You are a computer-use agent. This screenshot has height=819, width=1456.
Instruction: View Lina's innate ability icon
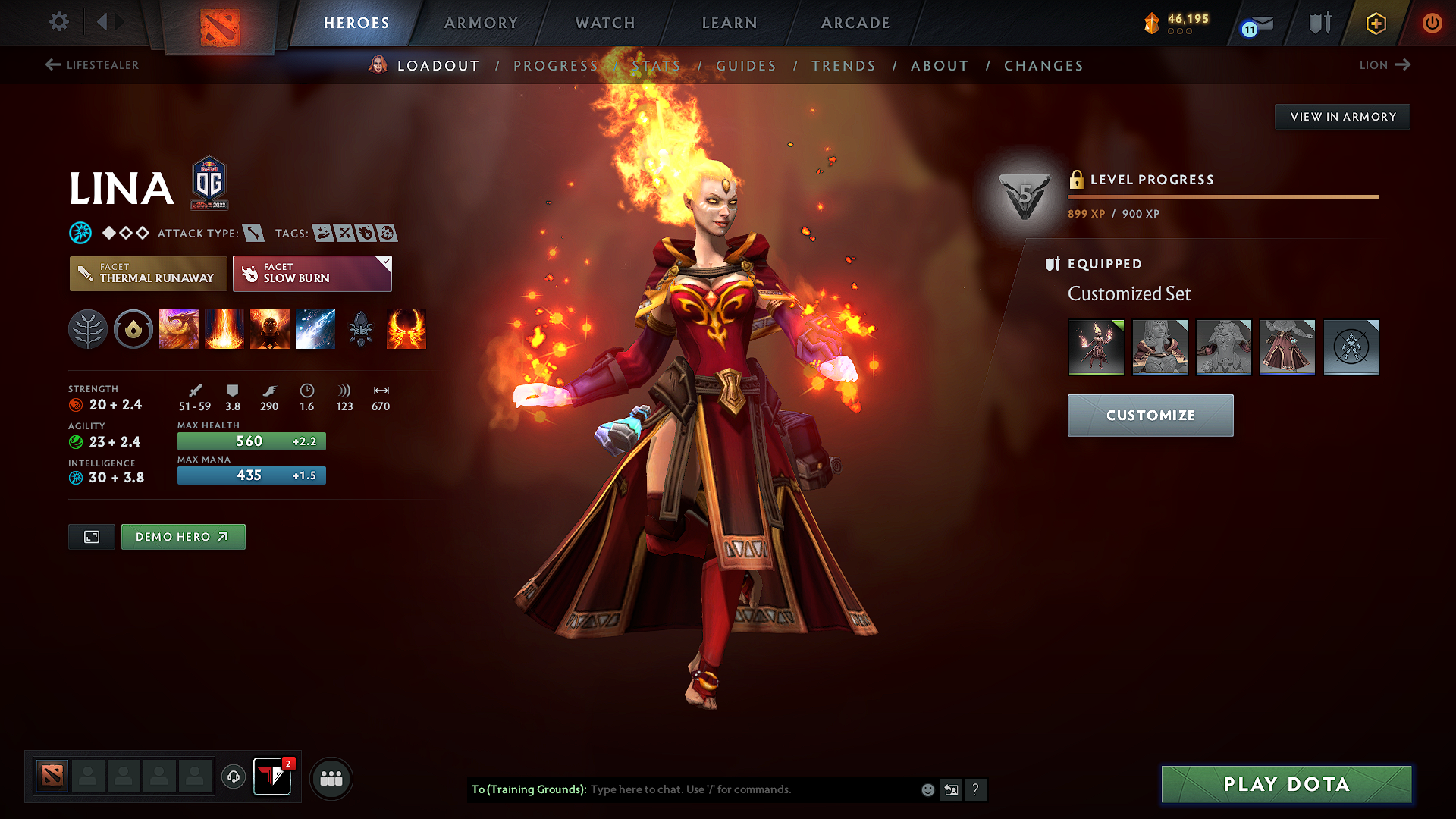pos(133,329)
